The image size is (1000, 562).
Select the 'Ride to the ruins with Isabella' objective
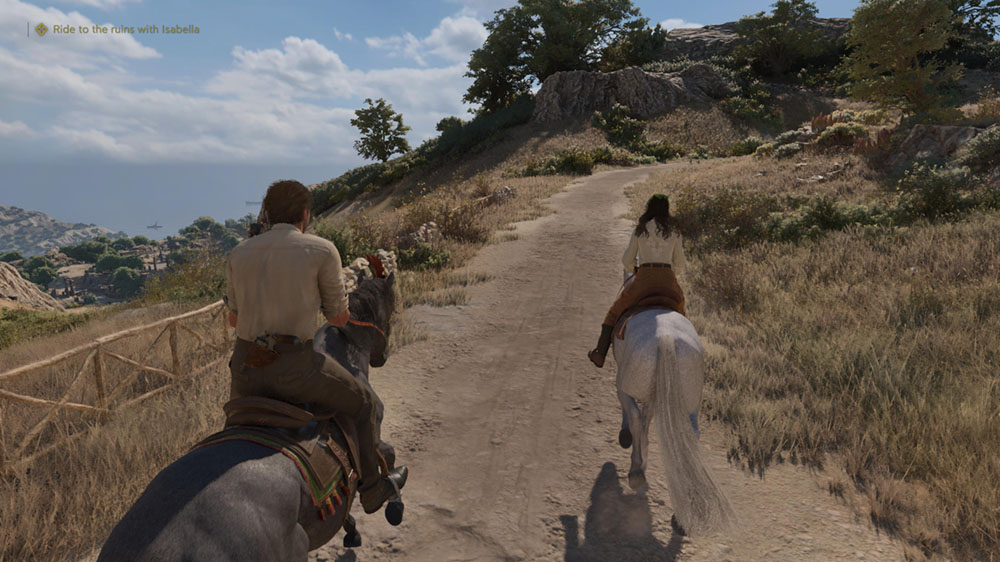[125, 30]
